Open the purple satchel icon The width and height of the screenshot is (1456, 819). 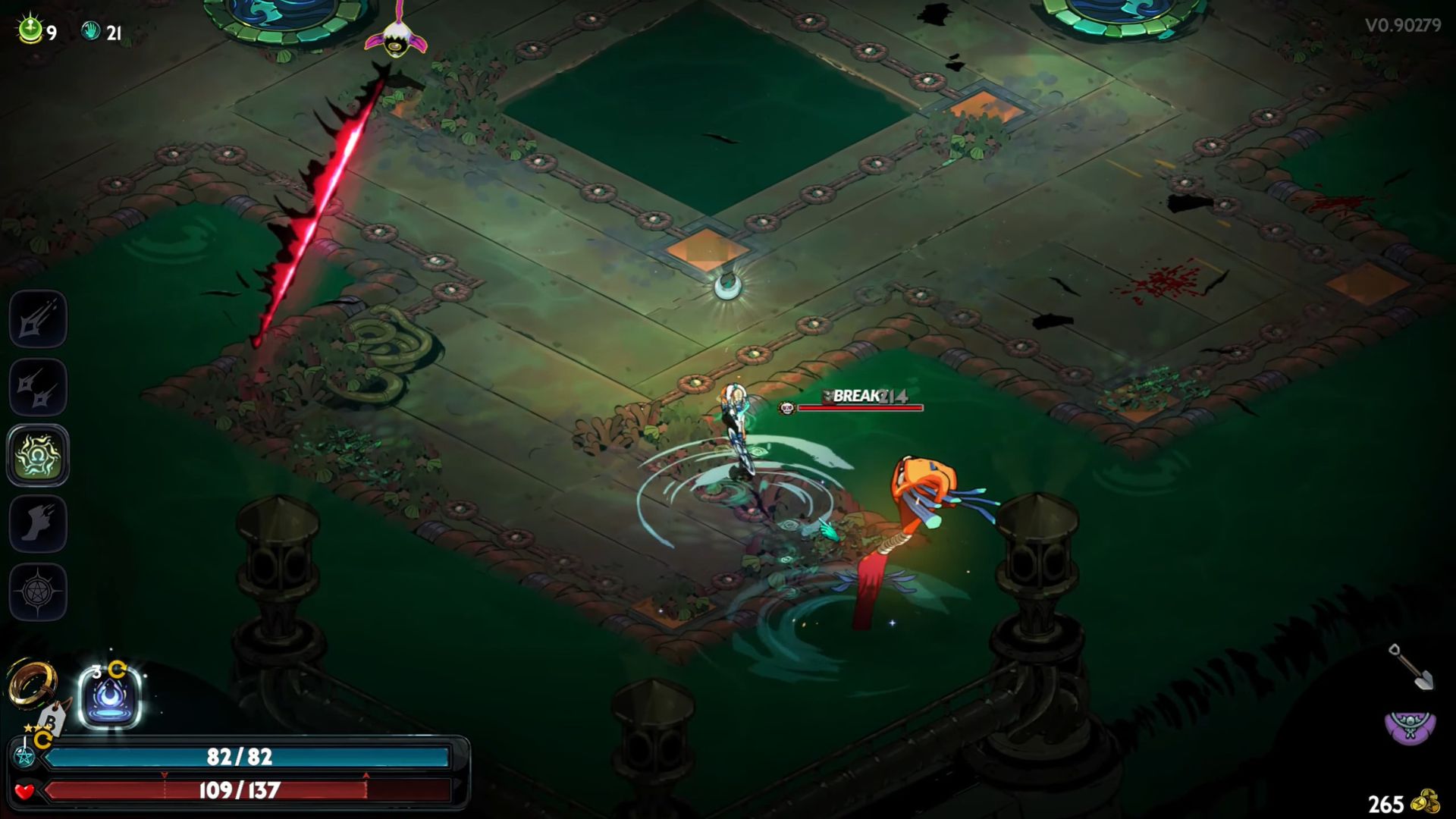click(x=1410, y=728)
